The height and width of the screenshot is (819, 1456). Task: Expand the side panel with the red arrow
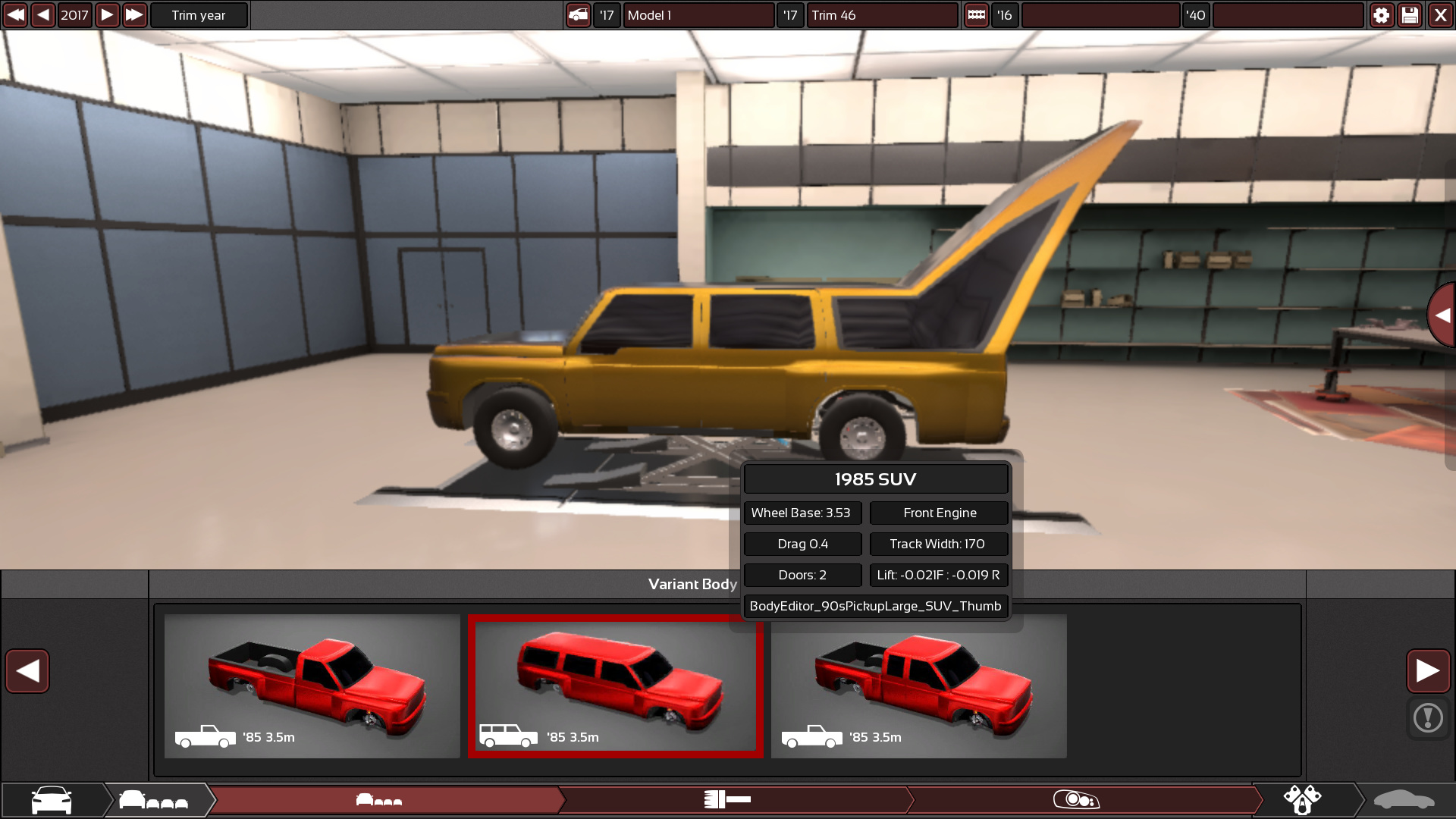tap(1442, 315)
